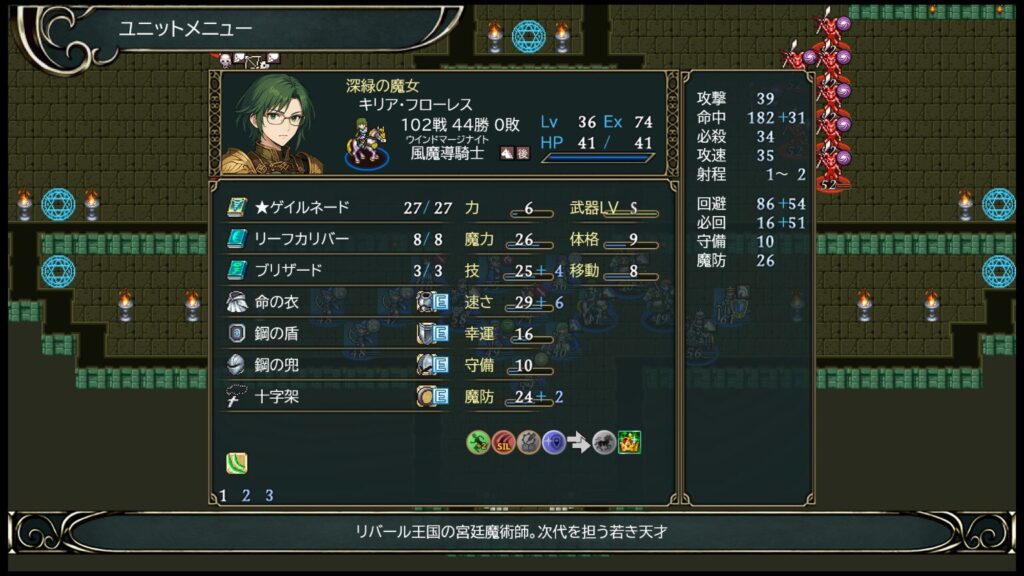Image resolution: width=1024 pixels, height=576 pixels.
Task: Inspect the blue map-pin skill icon
Action: click(x=554, y=442)
